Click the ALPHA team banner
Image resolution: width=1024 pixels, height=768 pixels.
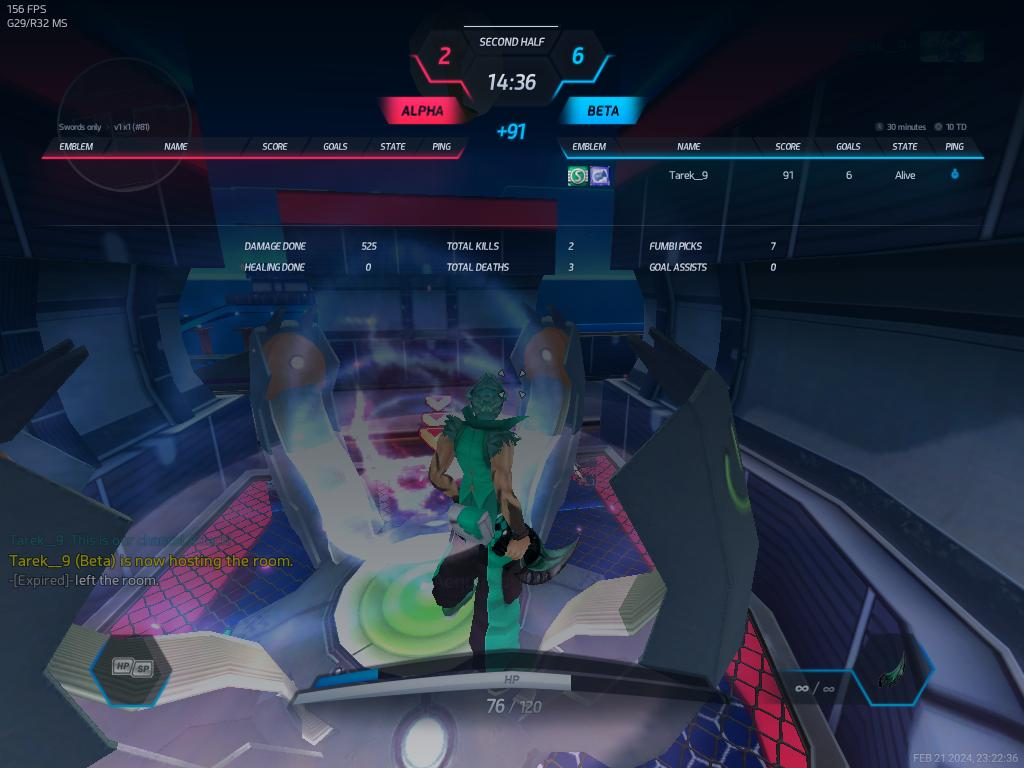point(421,111)
